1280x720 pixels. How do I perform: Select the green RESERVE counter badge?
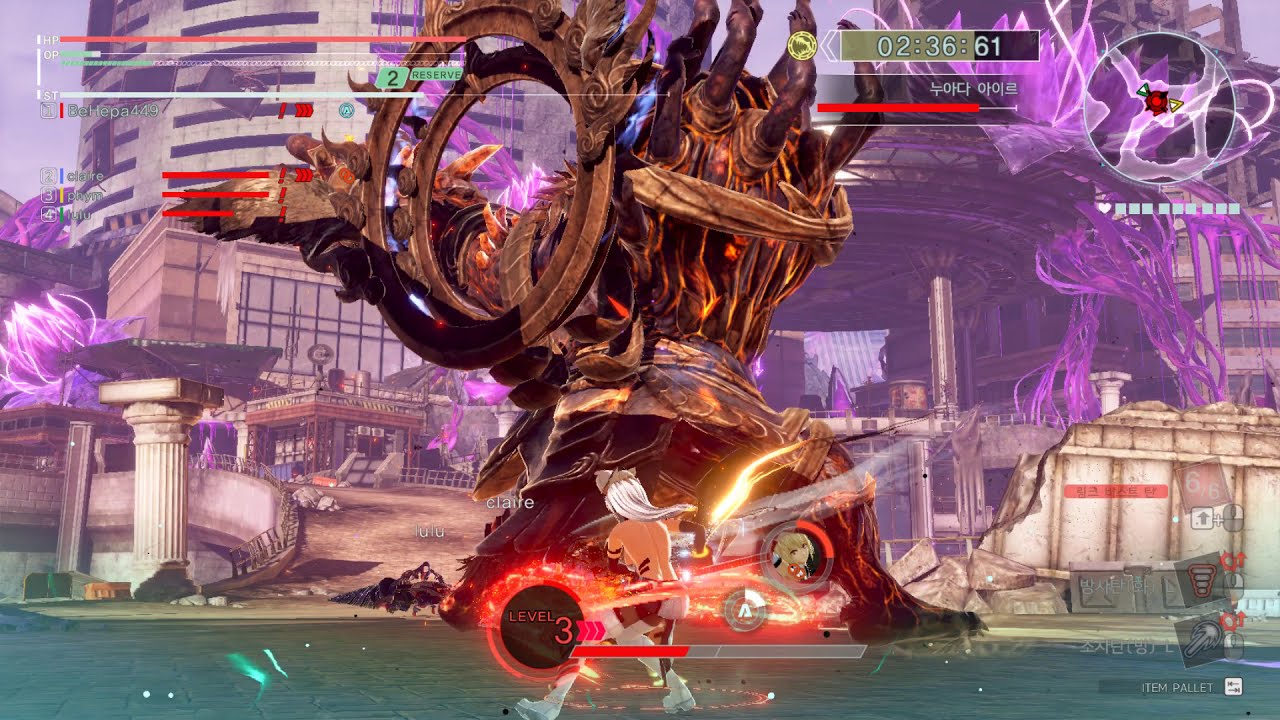pyautogui.click(x=420, y=75)
